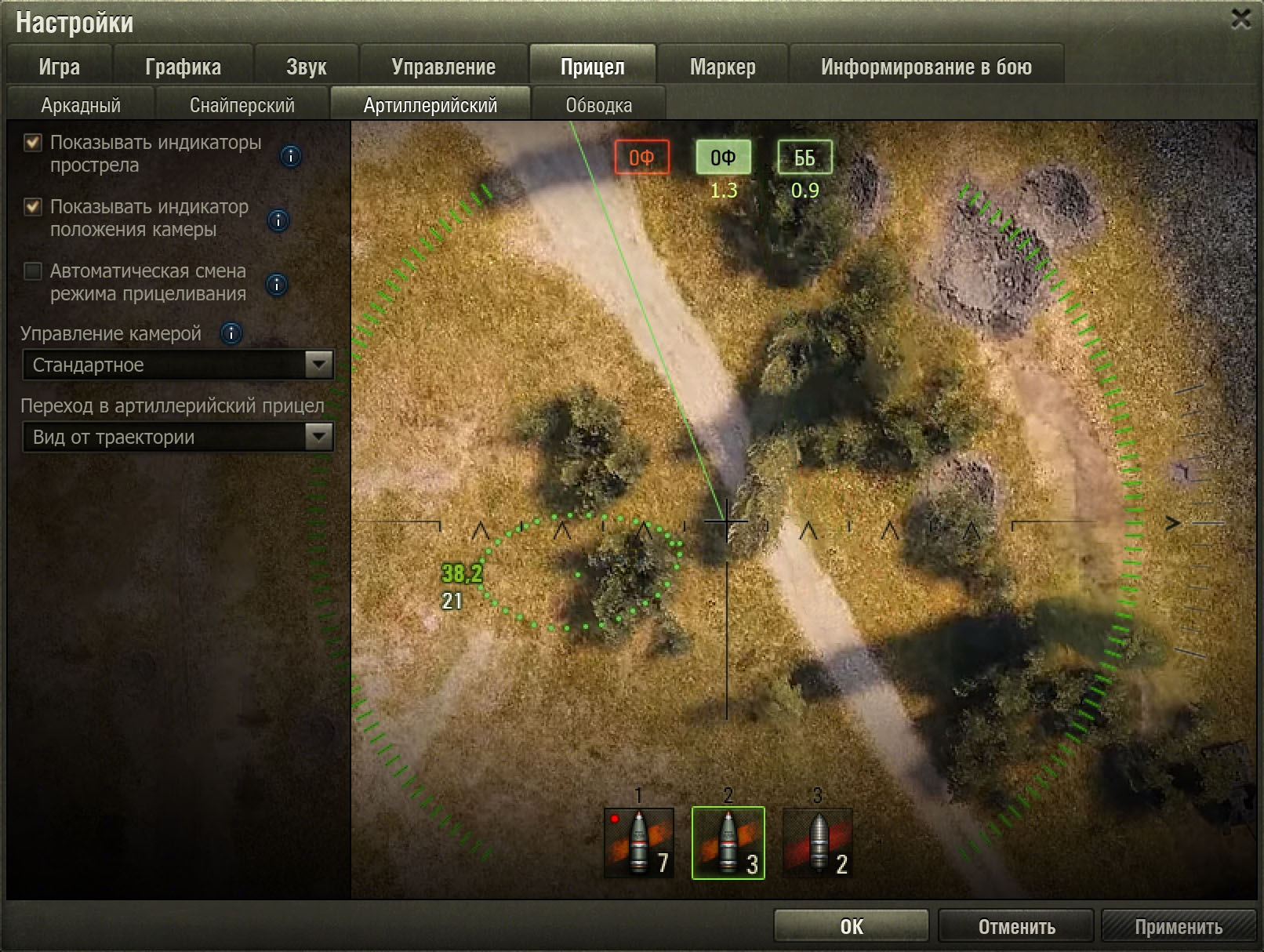Viewport: 1264px width, 952px height.
Task: Apply changes with Применить
Action: tap(1178, 926)
